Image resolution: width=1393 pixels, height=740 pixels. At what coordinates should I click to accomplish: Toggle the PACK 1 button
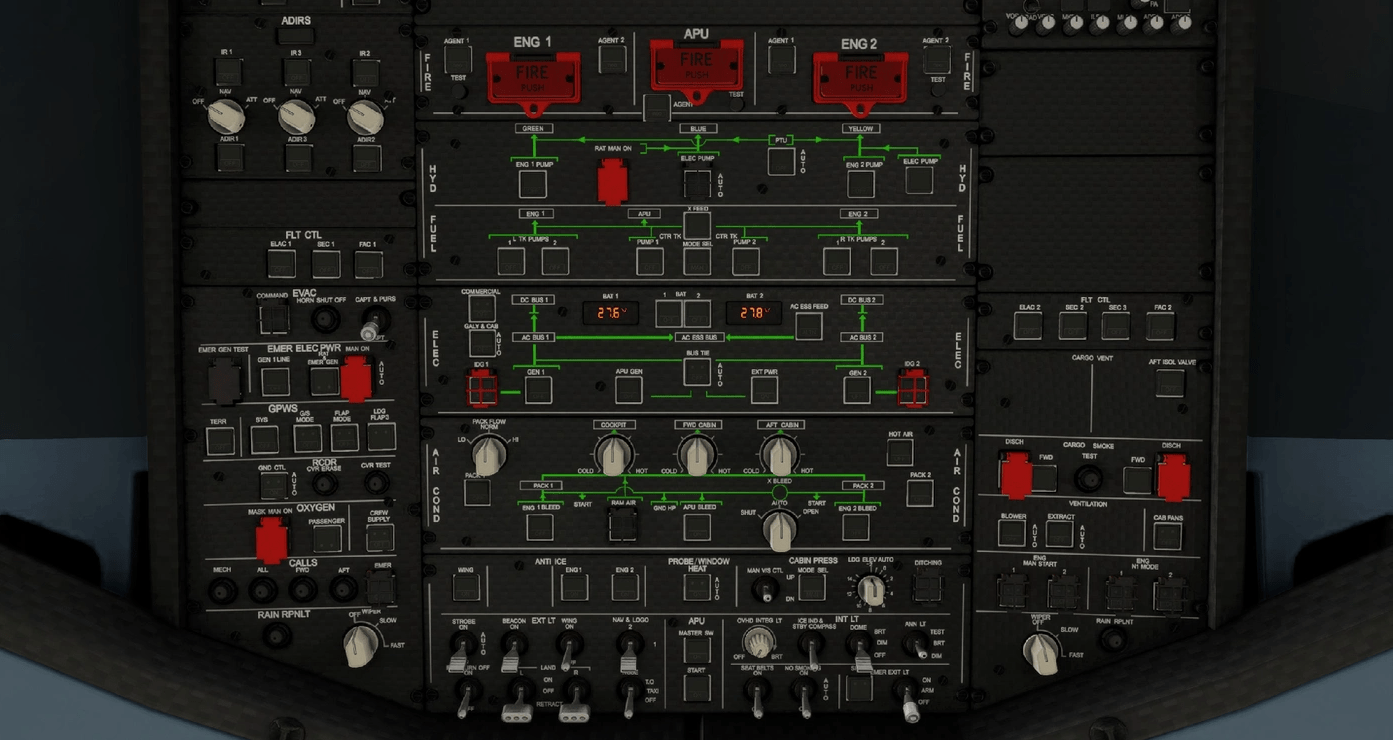pos(477,492)
